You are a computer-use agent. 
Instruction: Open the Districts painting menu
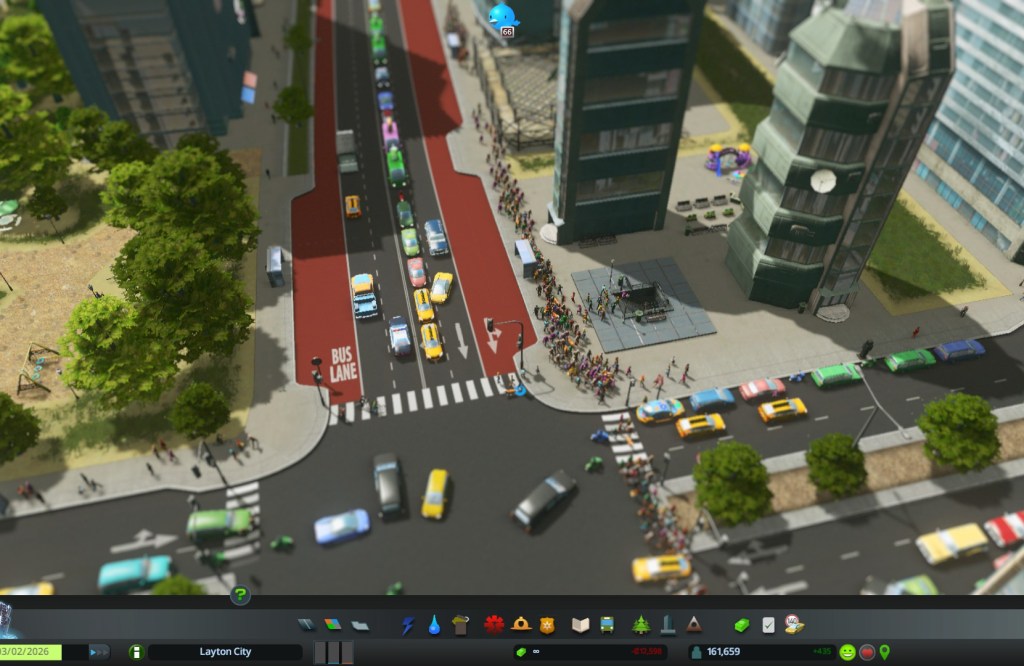359,625
